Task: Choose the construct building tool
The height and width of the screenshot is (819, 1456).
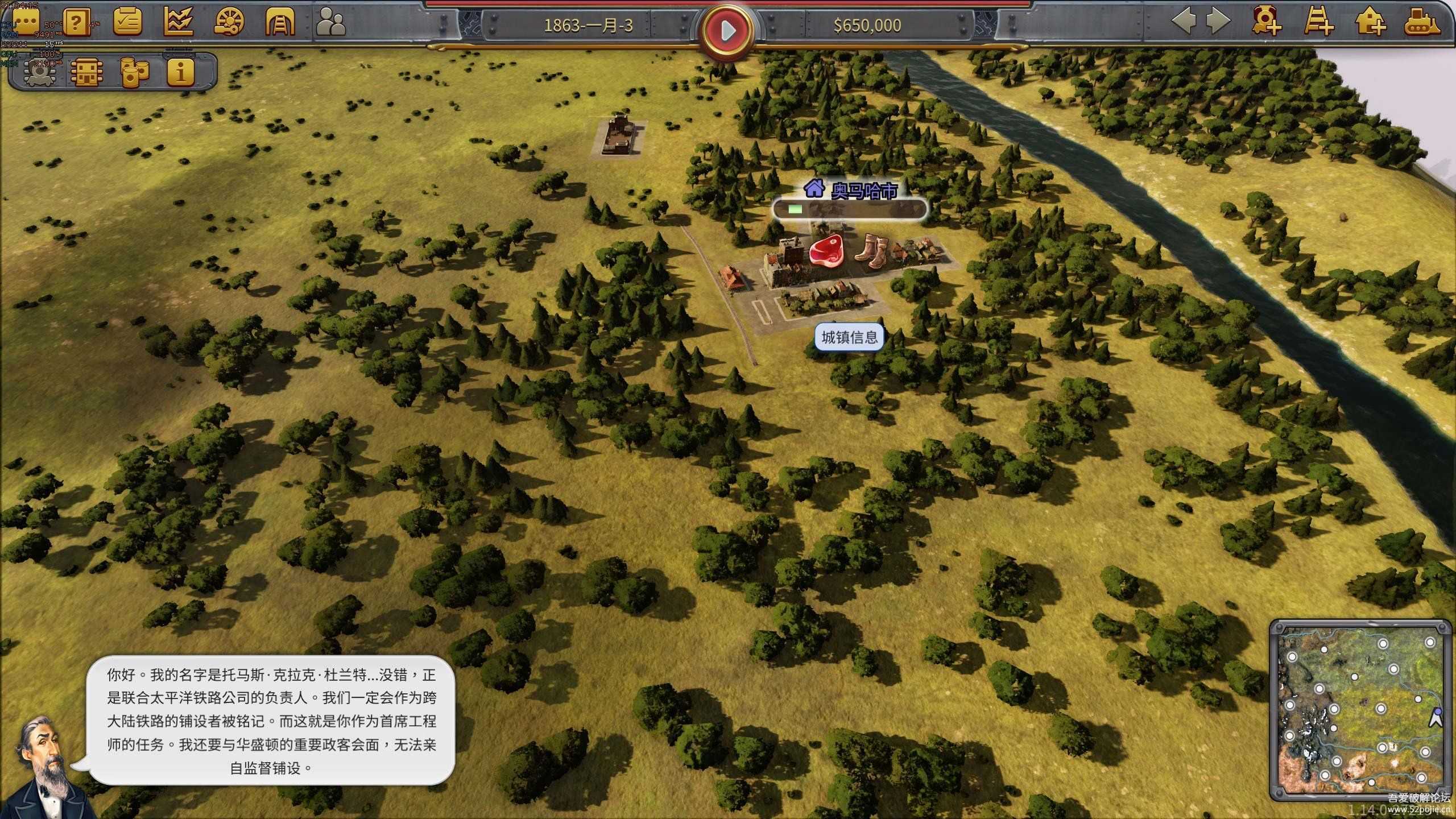Action: [1370, 22]
